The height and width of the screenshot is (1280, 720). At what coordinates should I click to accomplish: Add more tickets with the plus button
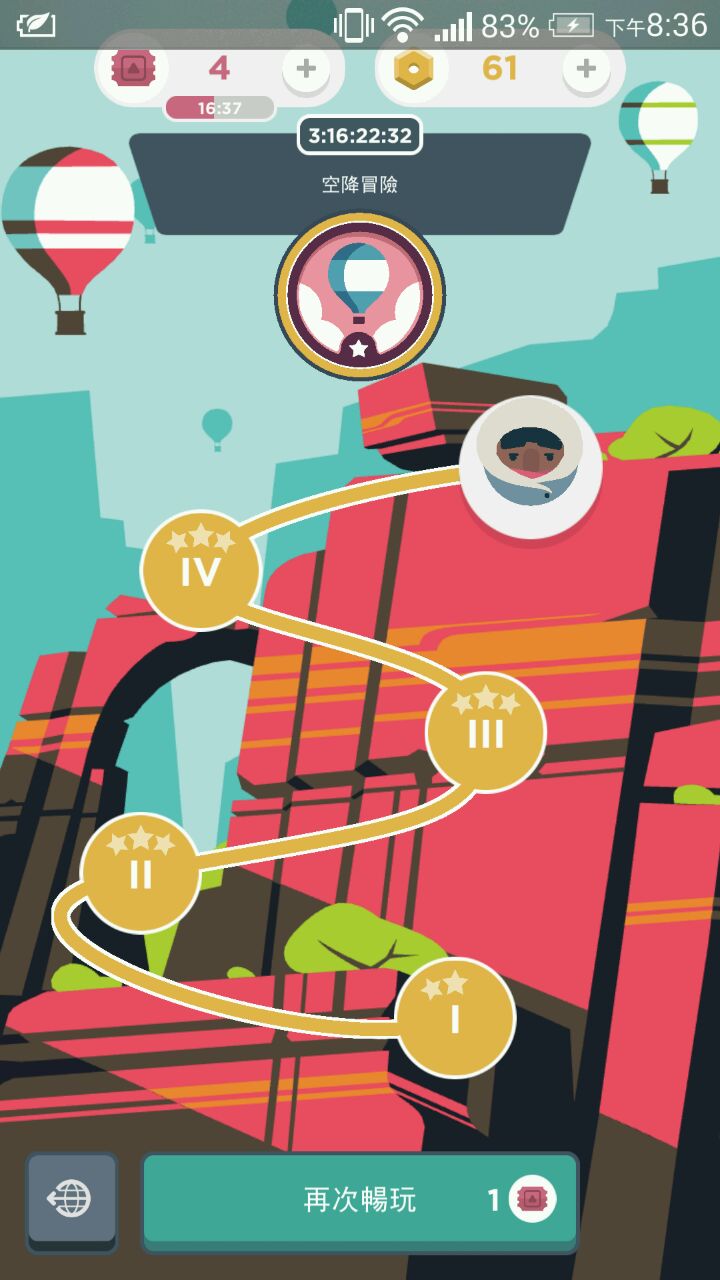point(306,69)
